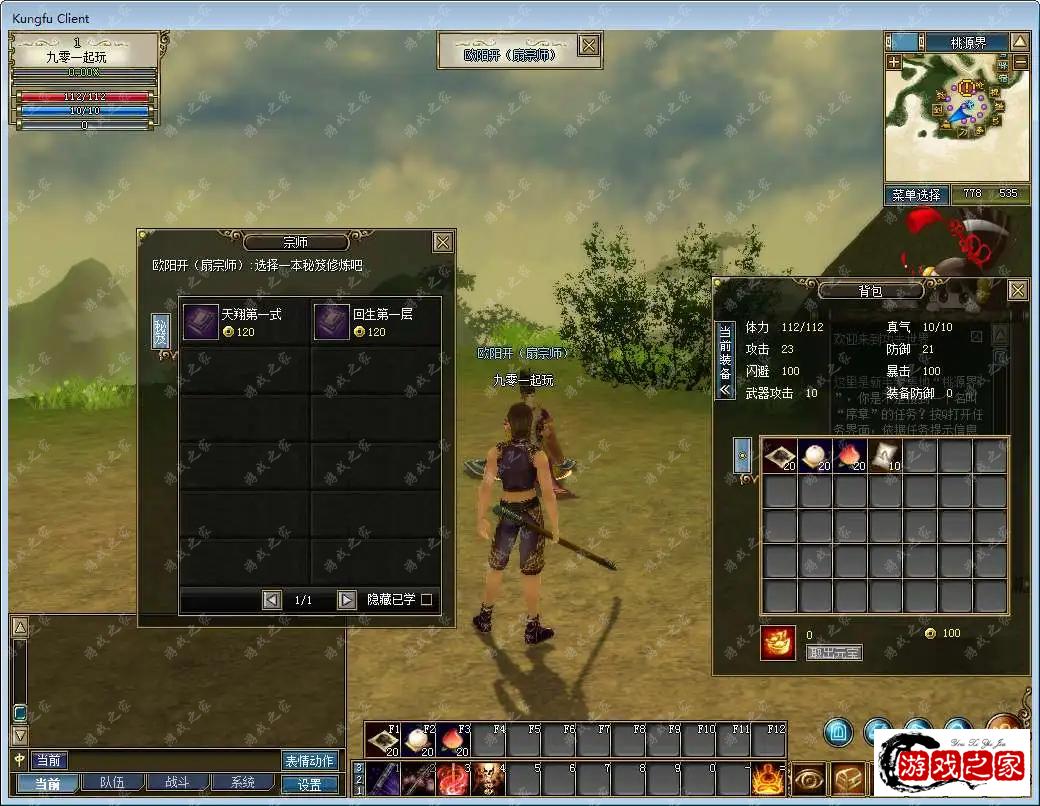Viewport: 1040px width, 806px height.
Task: Select the white pearl item in the backpack
Action: [815, 455]
